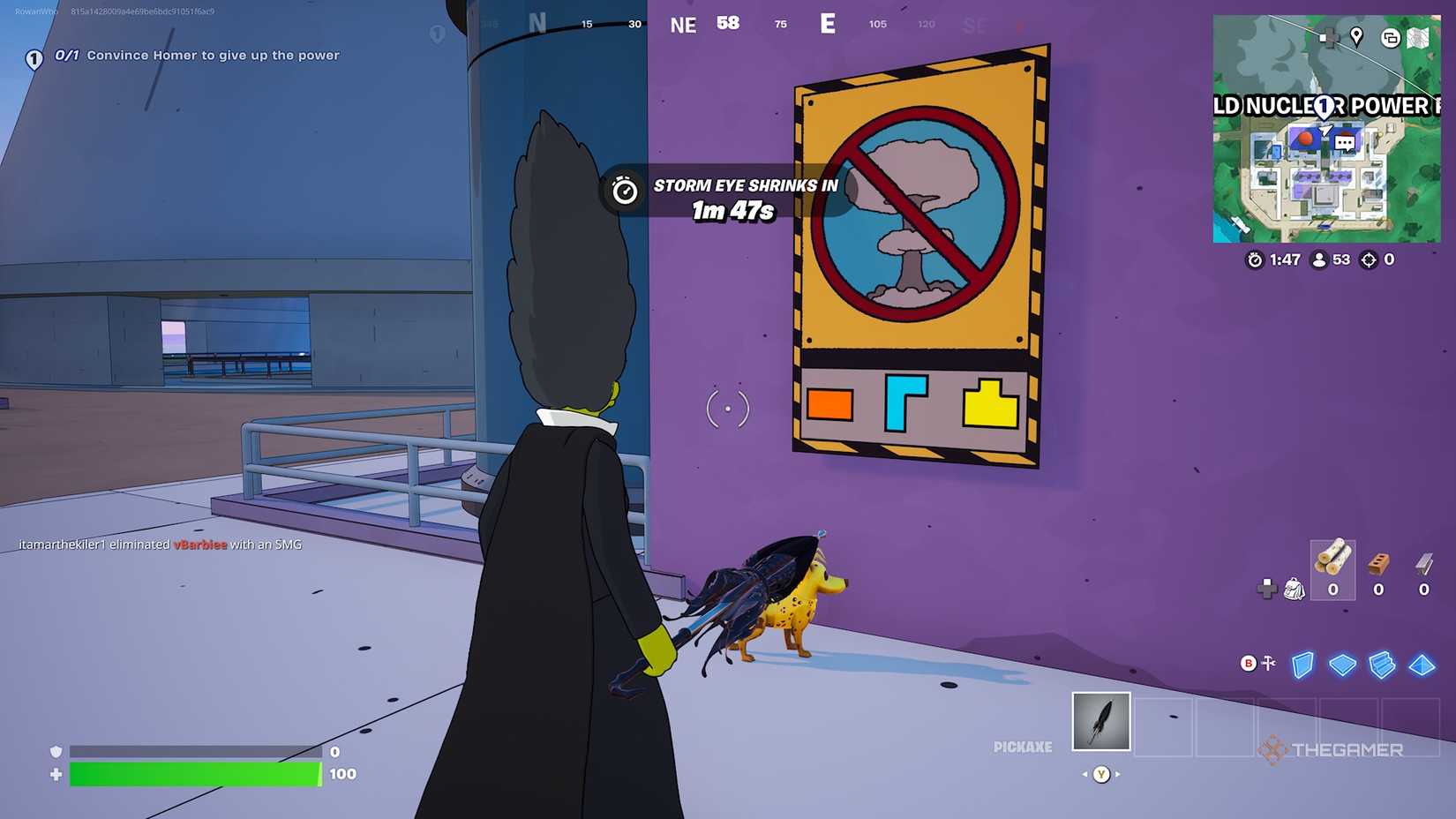Image resolution: width=1456 pixels, height=819 pixels.
Task: Expand the hotbar with the Y arrow prompt
Action: pyautogui.click(x=1101, y=774)
